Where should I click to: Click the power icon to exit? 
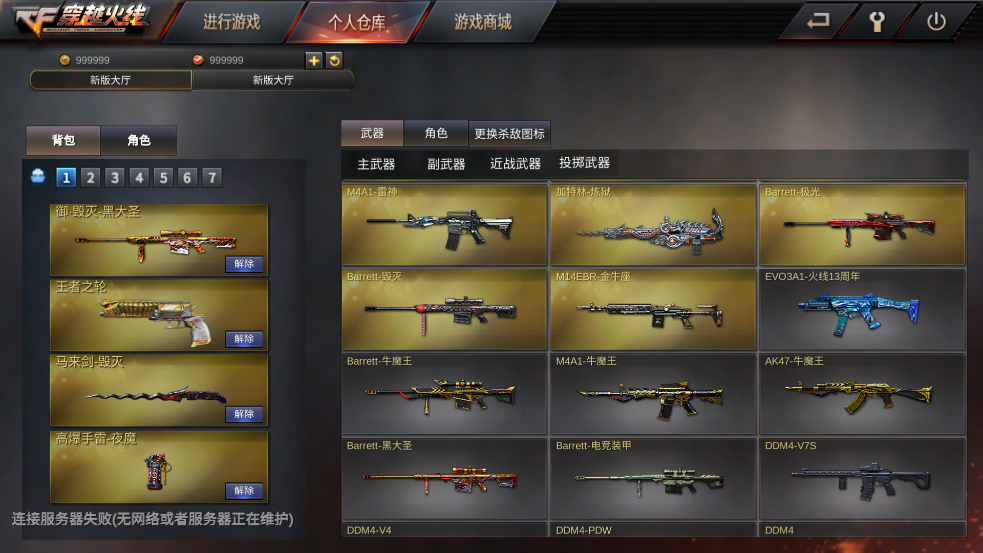[x=936, y=22]
